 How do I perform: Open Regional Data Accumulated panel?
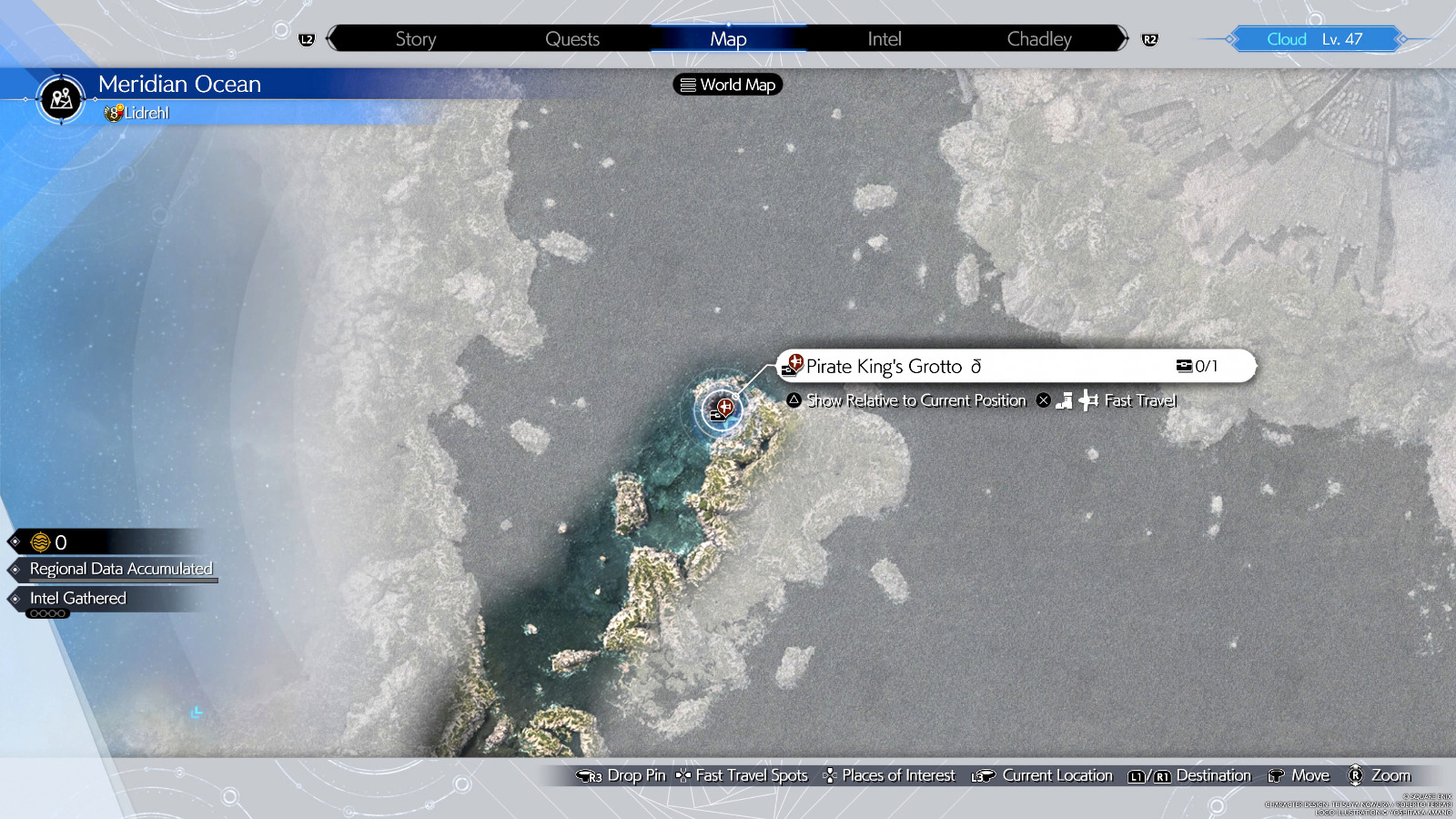120,569
